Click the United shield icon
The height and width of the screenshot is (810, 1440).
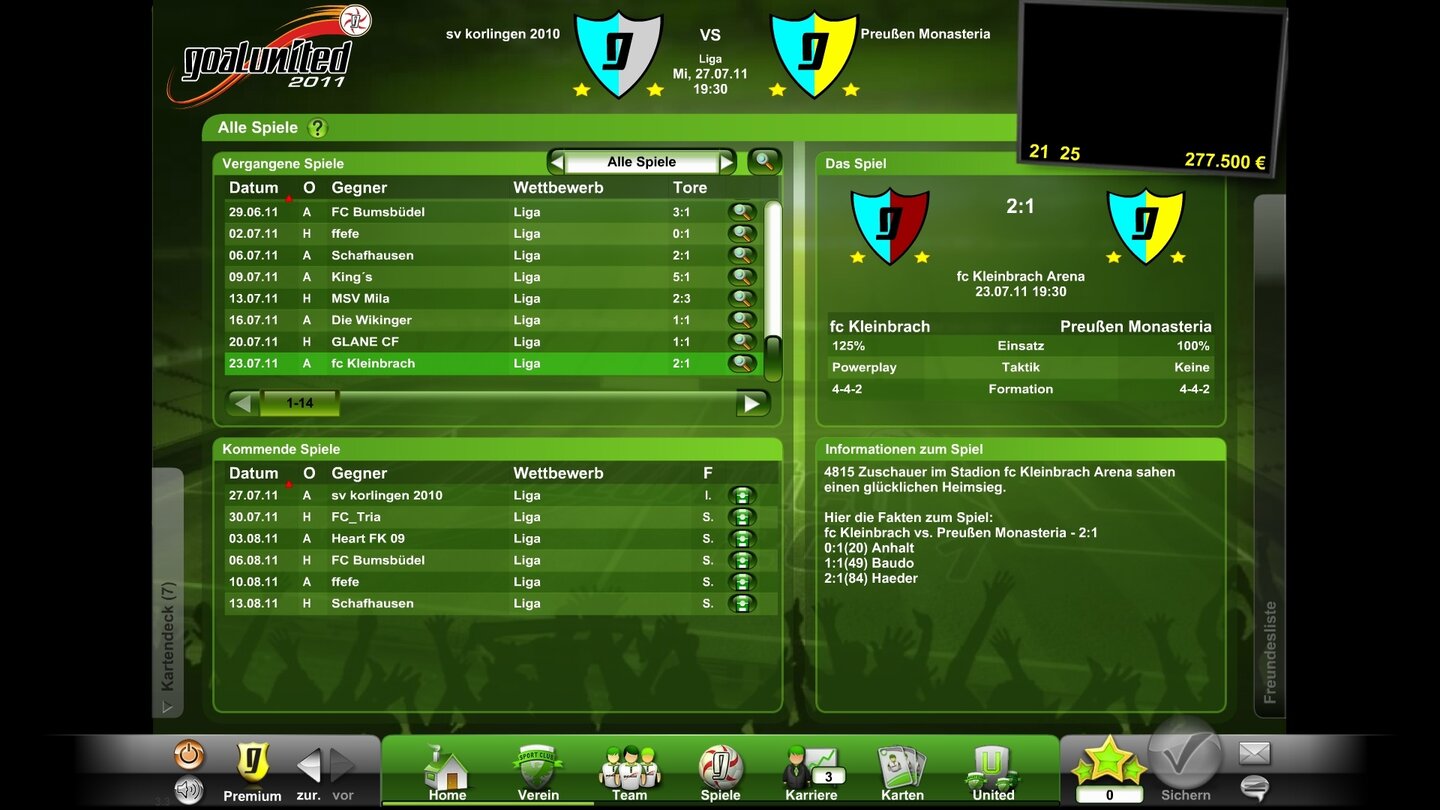click(x=991, y=768)
